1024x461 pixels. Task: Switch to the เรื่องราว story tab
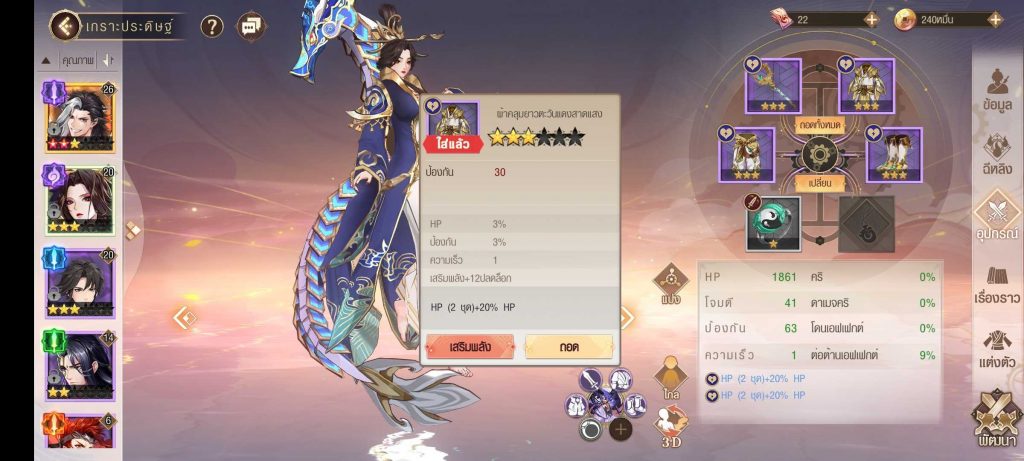pyautogui.click(x=996, y=287)
